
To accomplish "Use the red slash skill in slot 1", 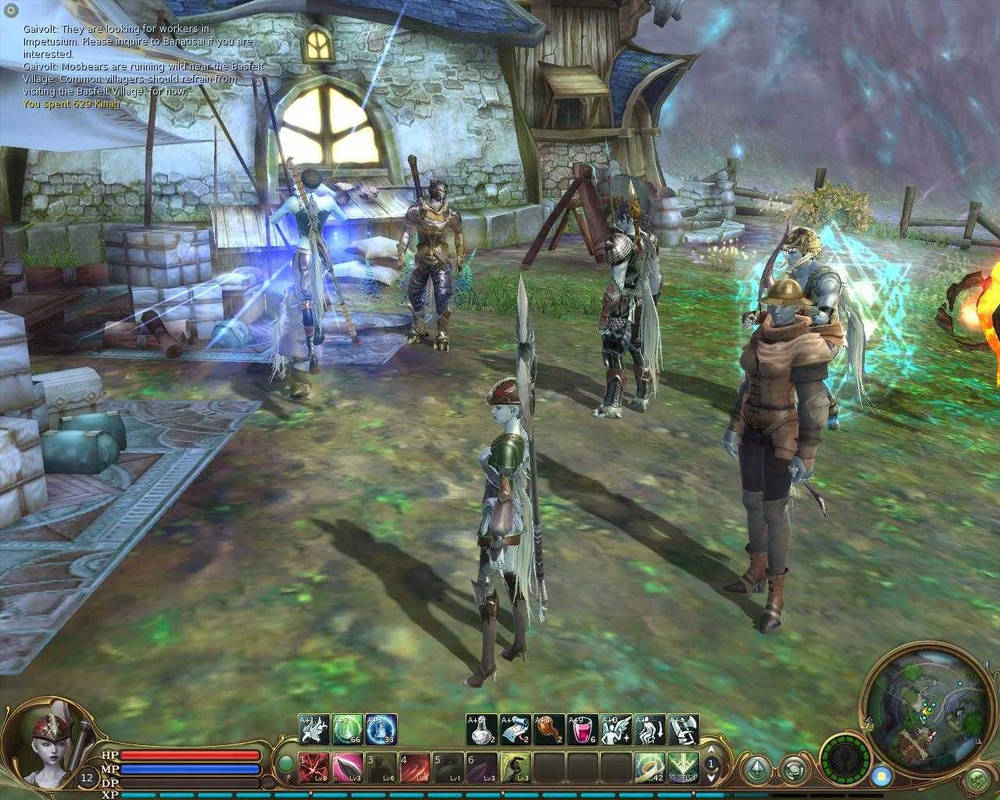I will [313, 767].
